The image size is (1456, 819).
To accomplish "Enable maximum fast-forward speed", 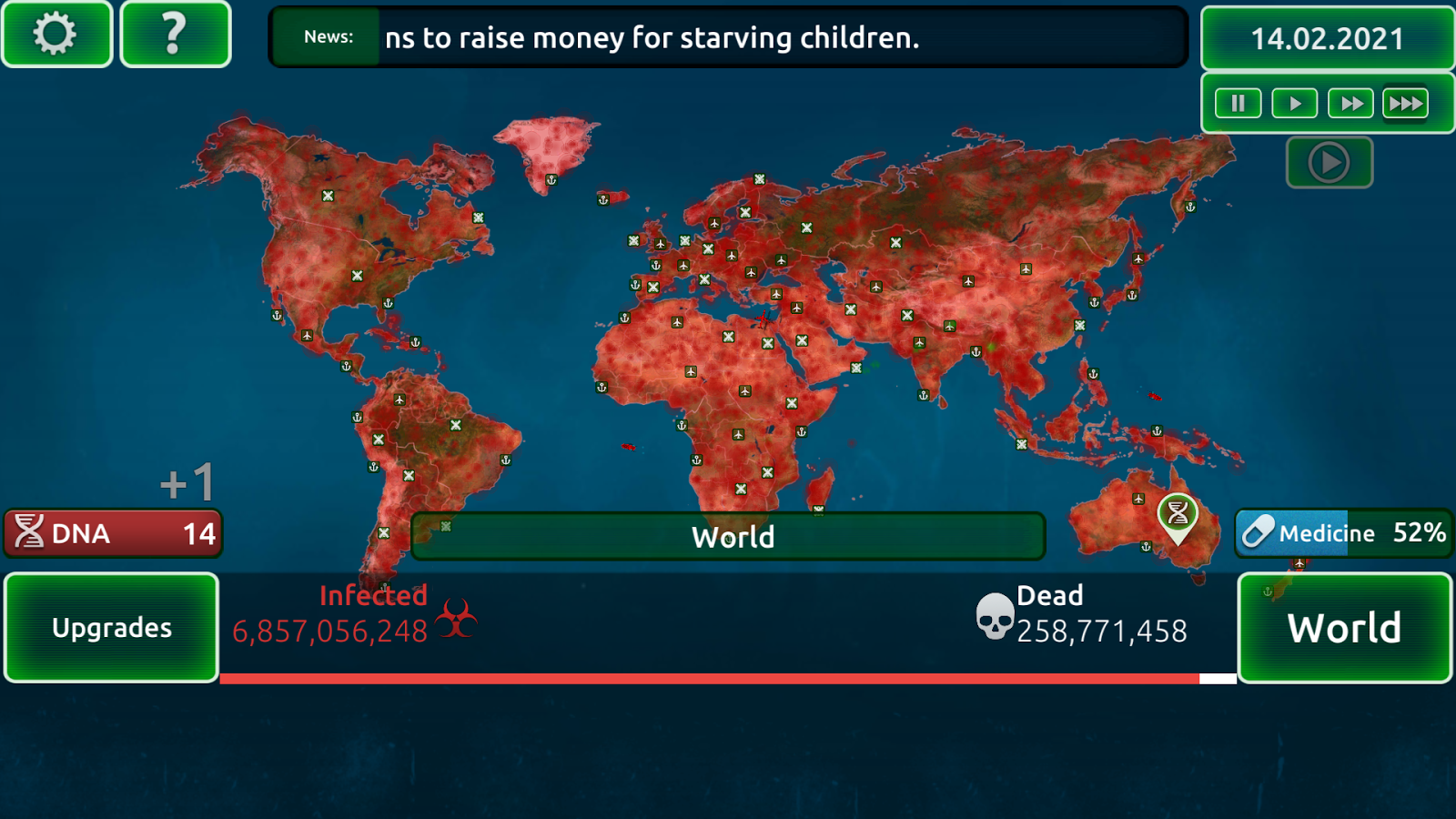I will coord(1405,103).
